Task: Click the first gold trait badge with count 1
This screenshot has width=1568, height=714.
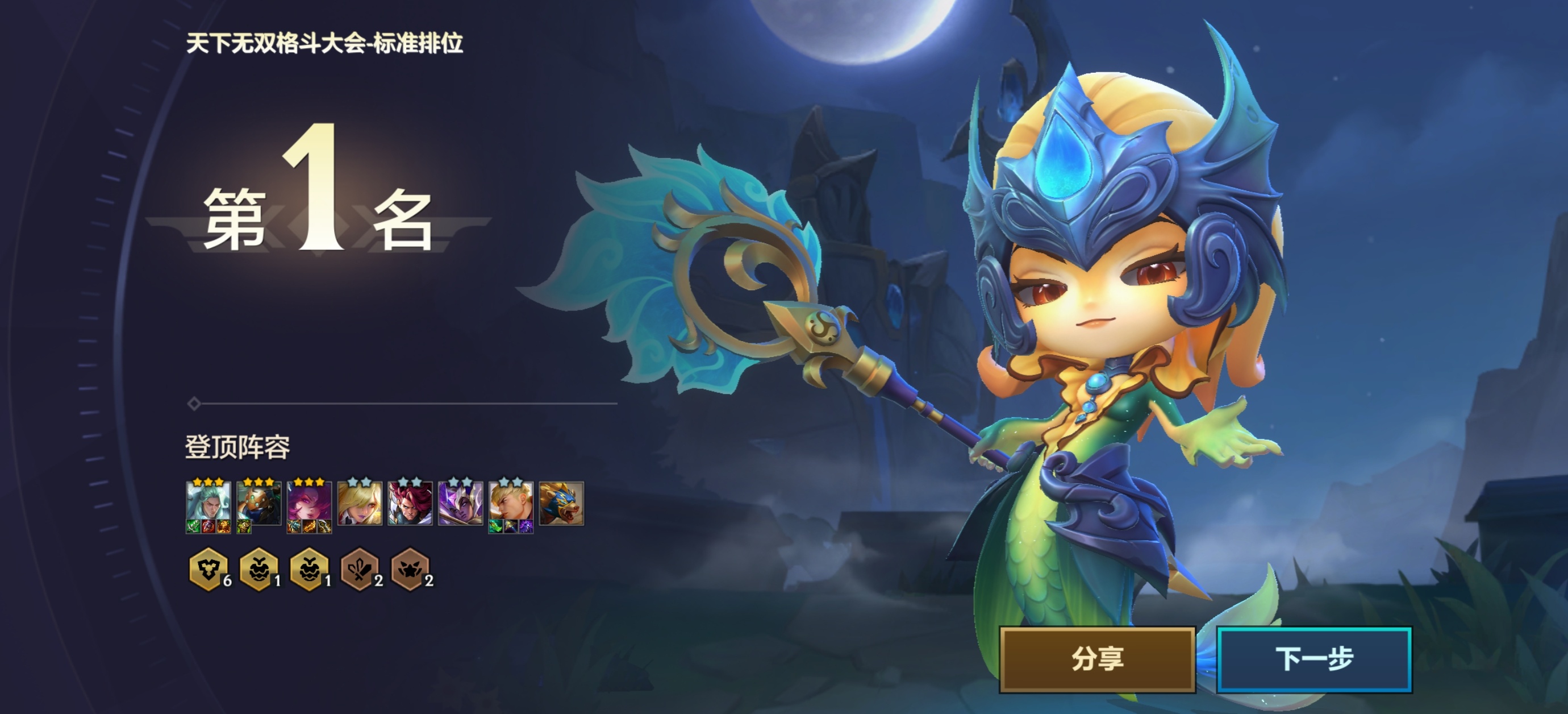Action: tap(260, 570)
